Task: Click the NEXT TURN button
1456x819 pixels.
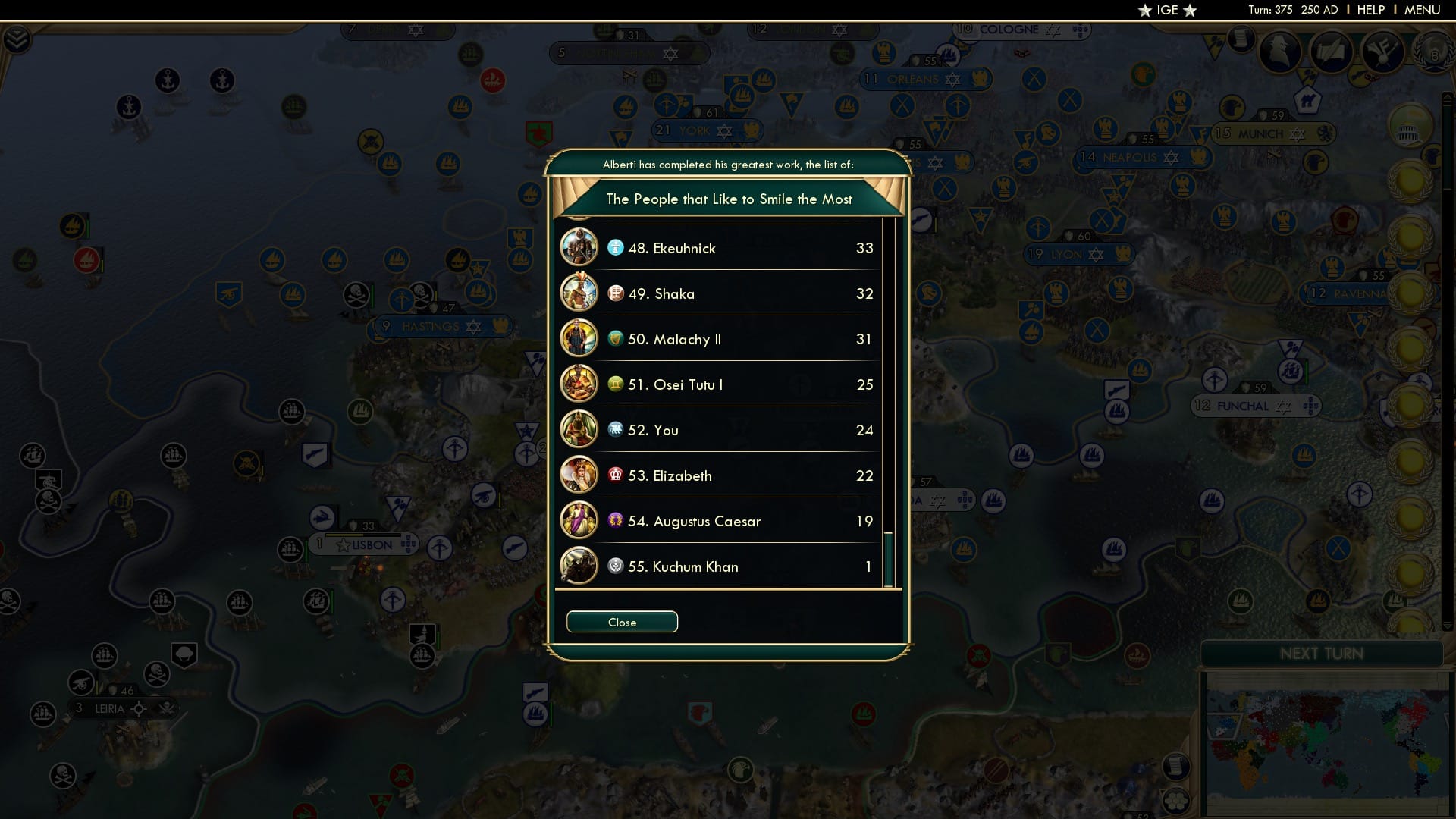Action: (1321, 653)
